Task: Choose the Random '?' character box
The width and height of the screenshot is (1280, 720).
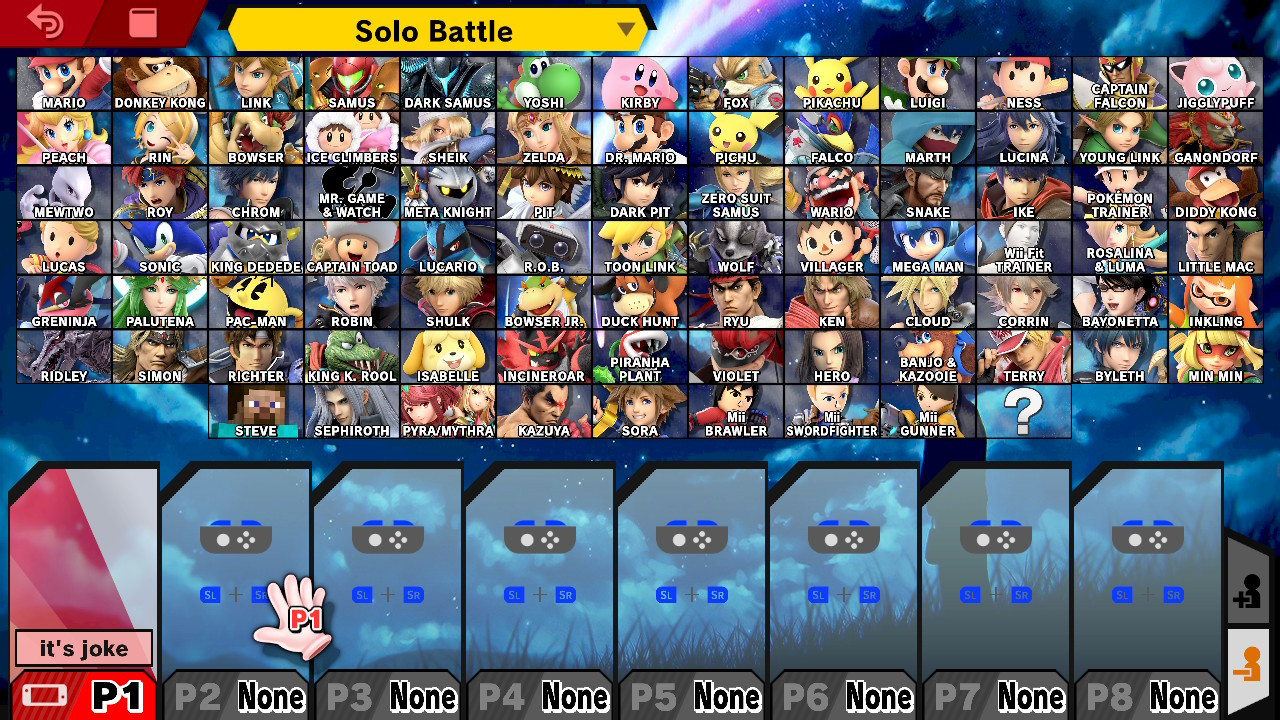Action: (1023, 410)
